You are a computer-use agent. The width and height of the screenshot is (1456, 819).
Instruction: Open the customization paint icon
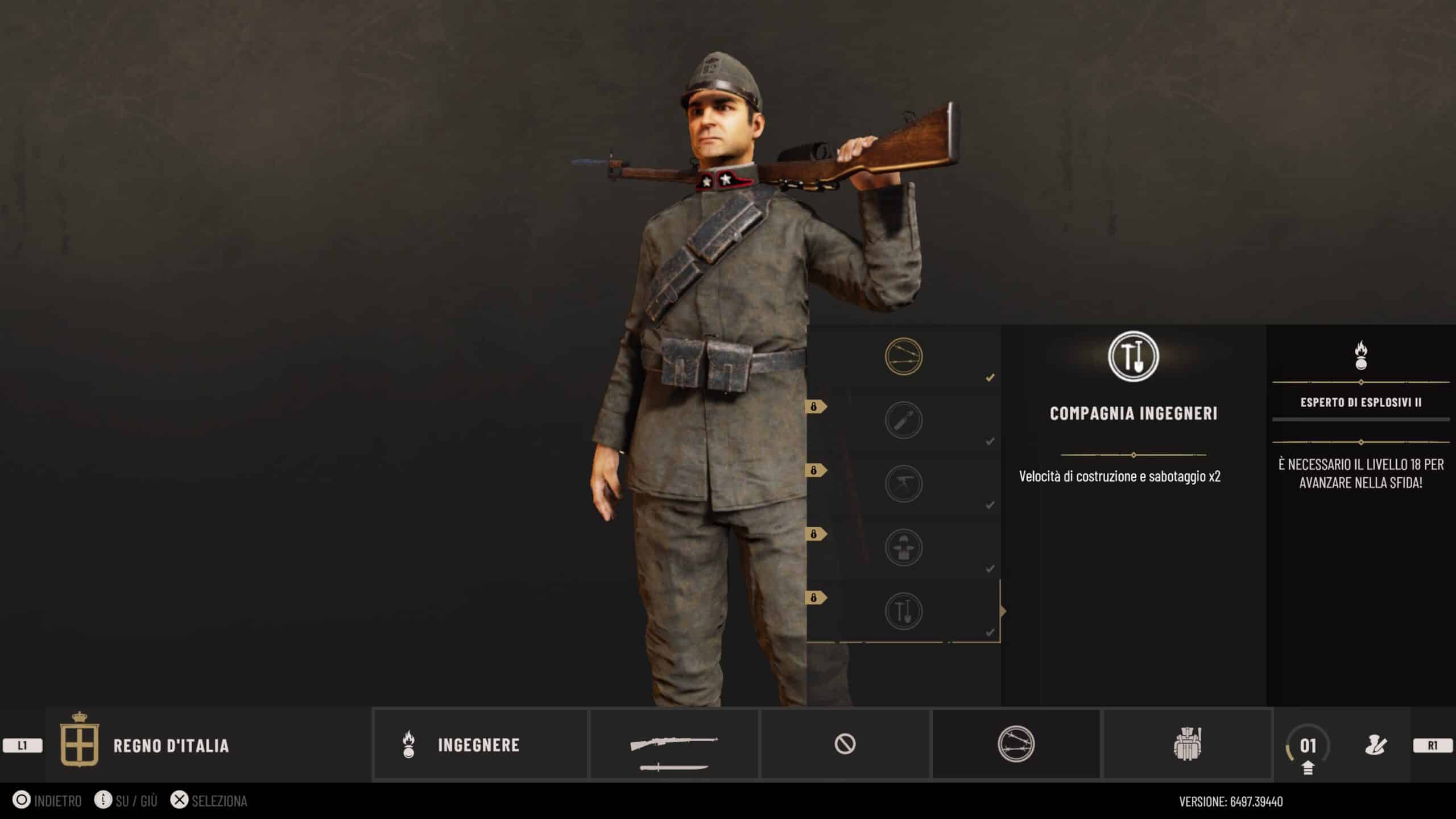click(1376, 745)
